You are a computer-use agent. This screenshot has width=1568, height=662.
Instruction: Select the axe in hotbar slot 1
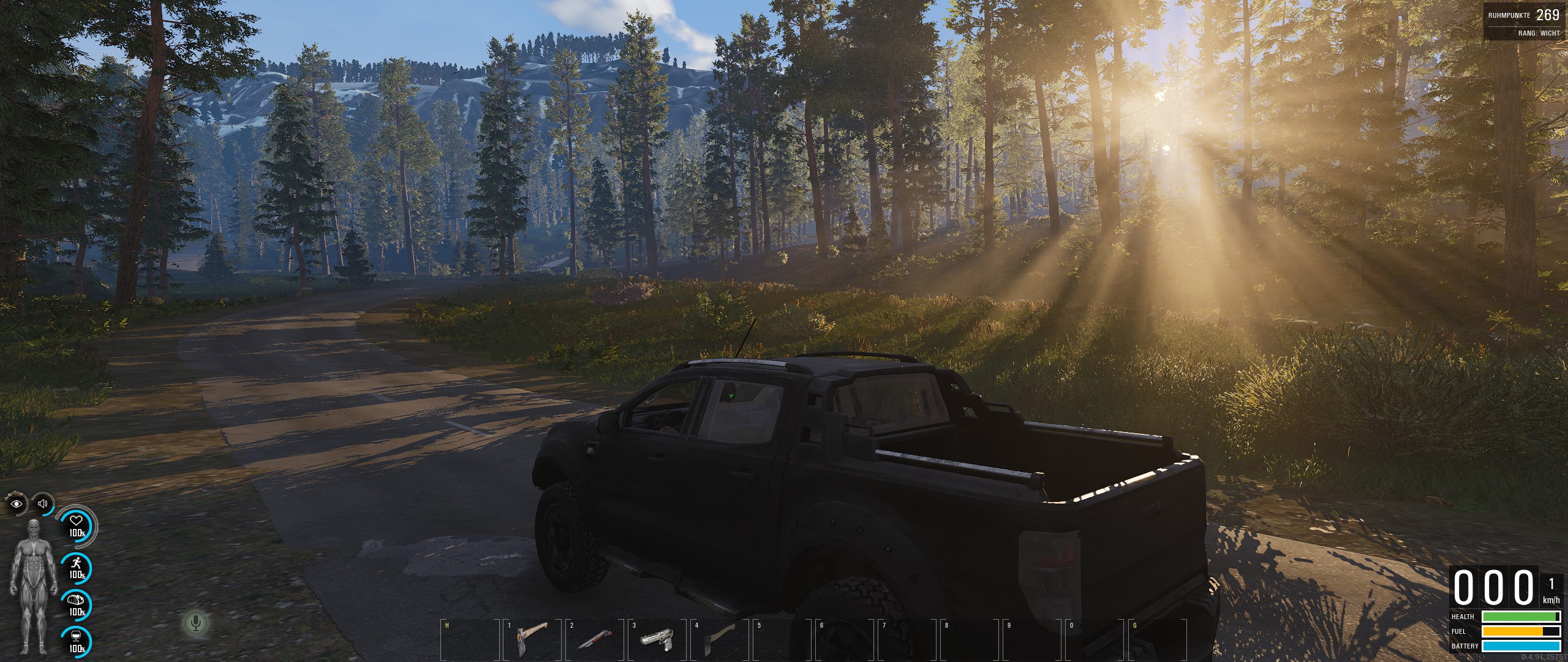pyautogui.click(x=531, y=639)
